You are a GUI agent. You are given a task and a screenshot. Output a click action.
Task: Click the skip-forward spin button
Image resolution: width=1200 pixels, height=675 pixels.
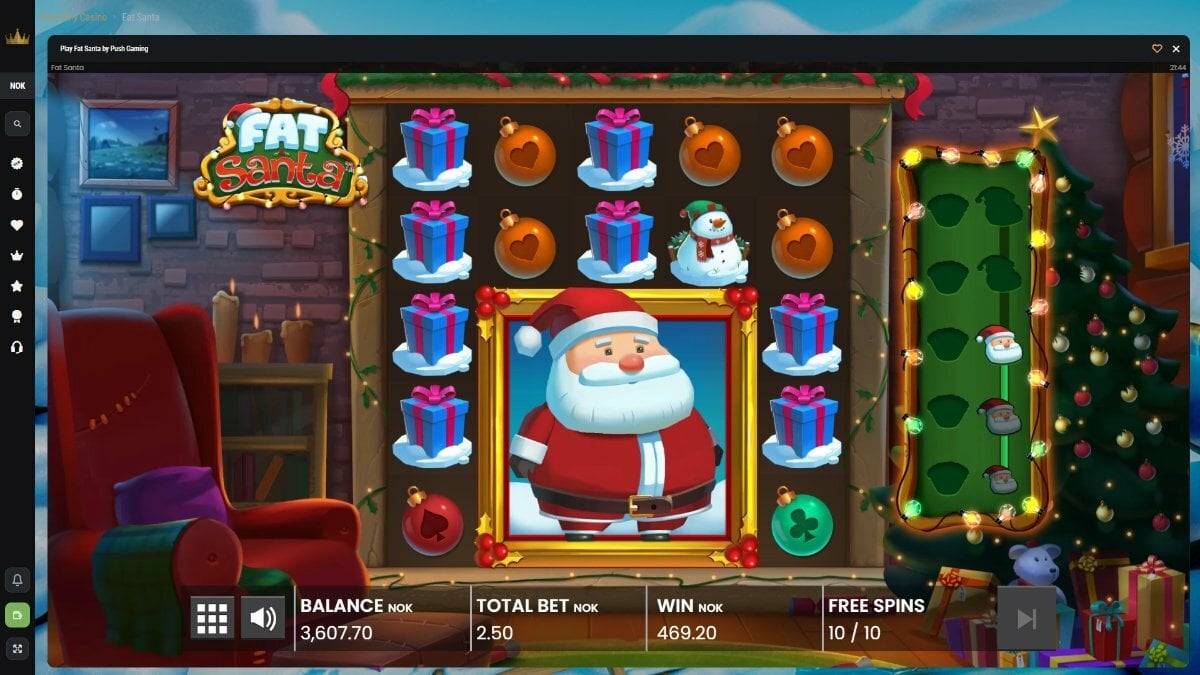tap(1026, 618)
